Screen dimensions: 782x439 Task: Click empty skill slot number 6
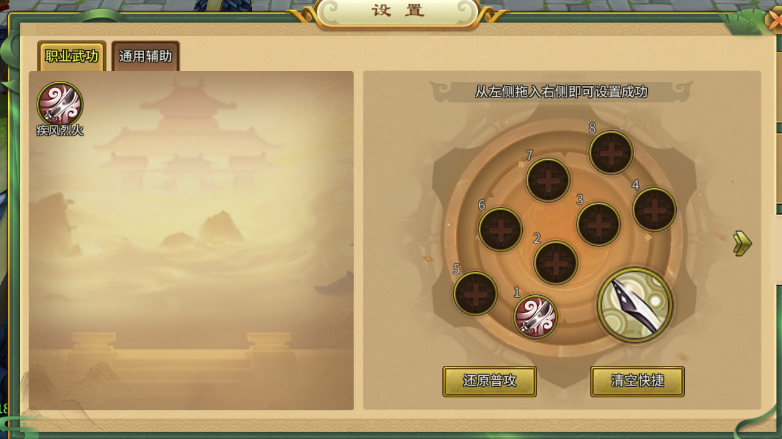[500, 229]
